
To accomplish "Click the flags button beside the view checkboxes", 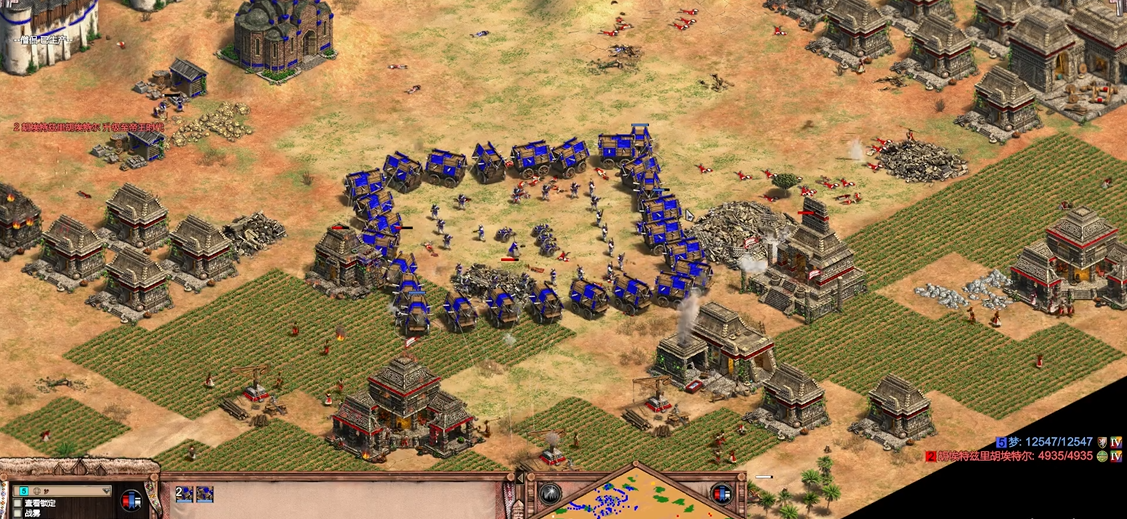I will 131,499.
